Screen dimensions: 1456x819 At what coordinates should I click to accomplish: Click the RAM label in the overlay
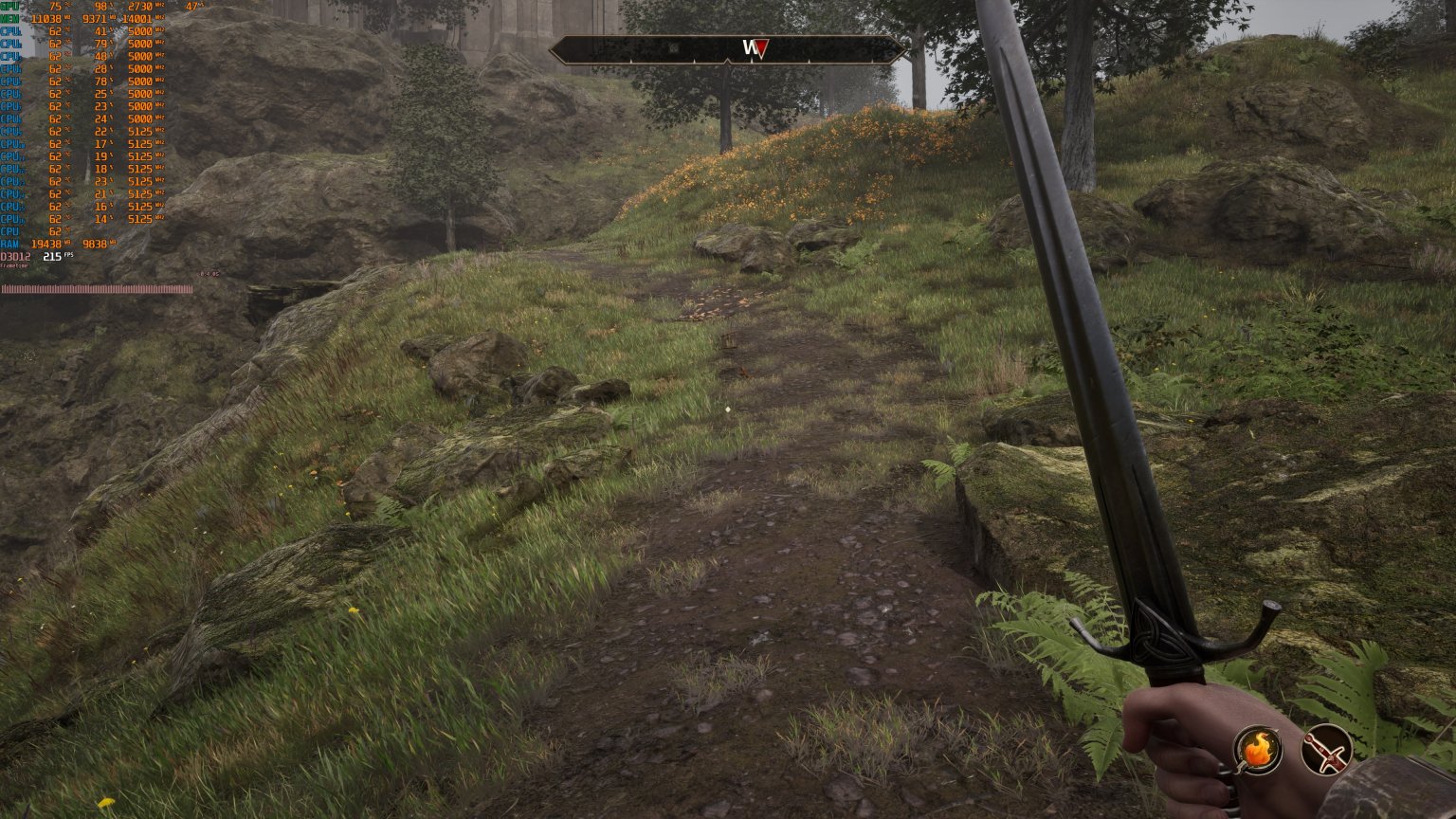9,245
